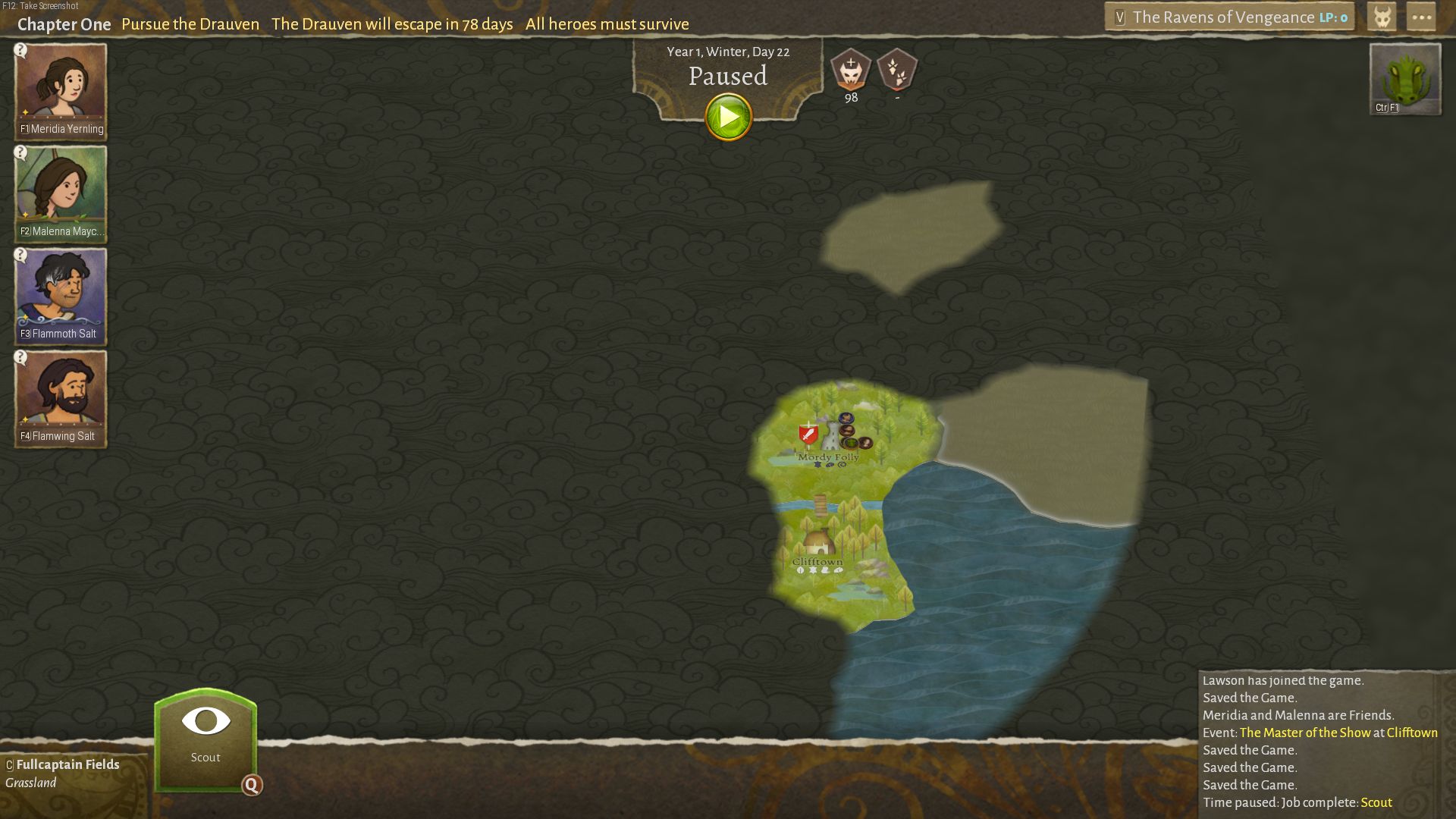Click Clifftown in the event log
Image resolution: width=1456 pixels, height=819 pixels.
pyautogui.click(x=1412, y=733)
